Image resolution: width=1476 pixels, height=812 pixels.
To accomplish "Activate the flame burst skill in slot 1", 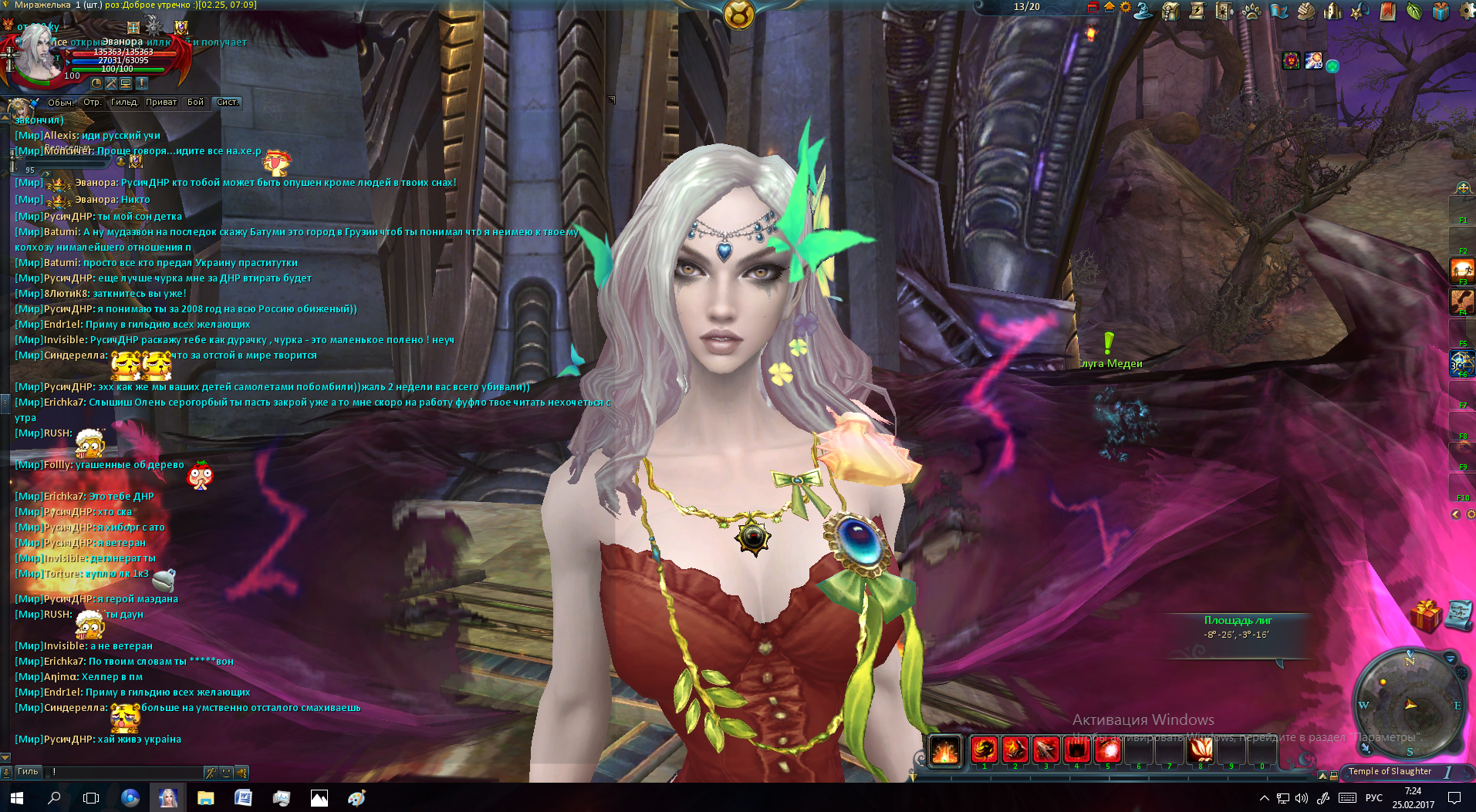I will point(984,750).
